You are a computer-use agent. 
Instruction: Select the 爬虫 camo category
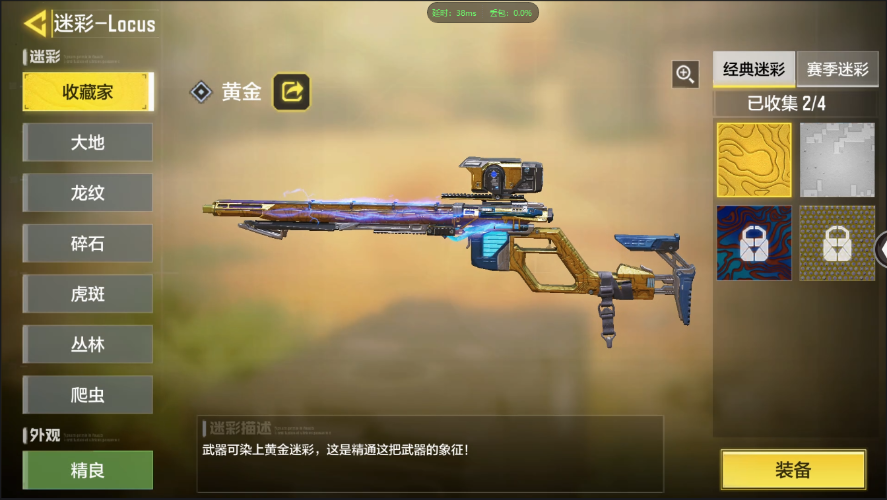88,395
